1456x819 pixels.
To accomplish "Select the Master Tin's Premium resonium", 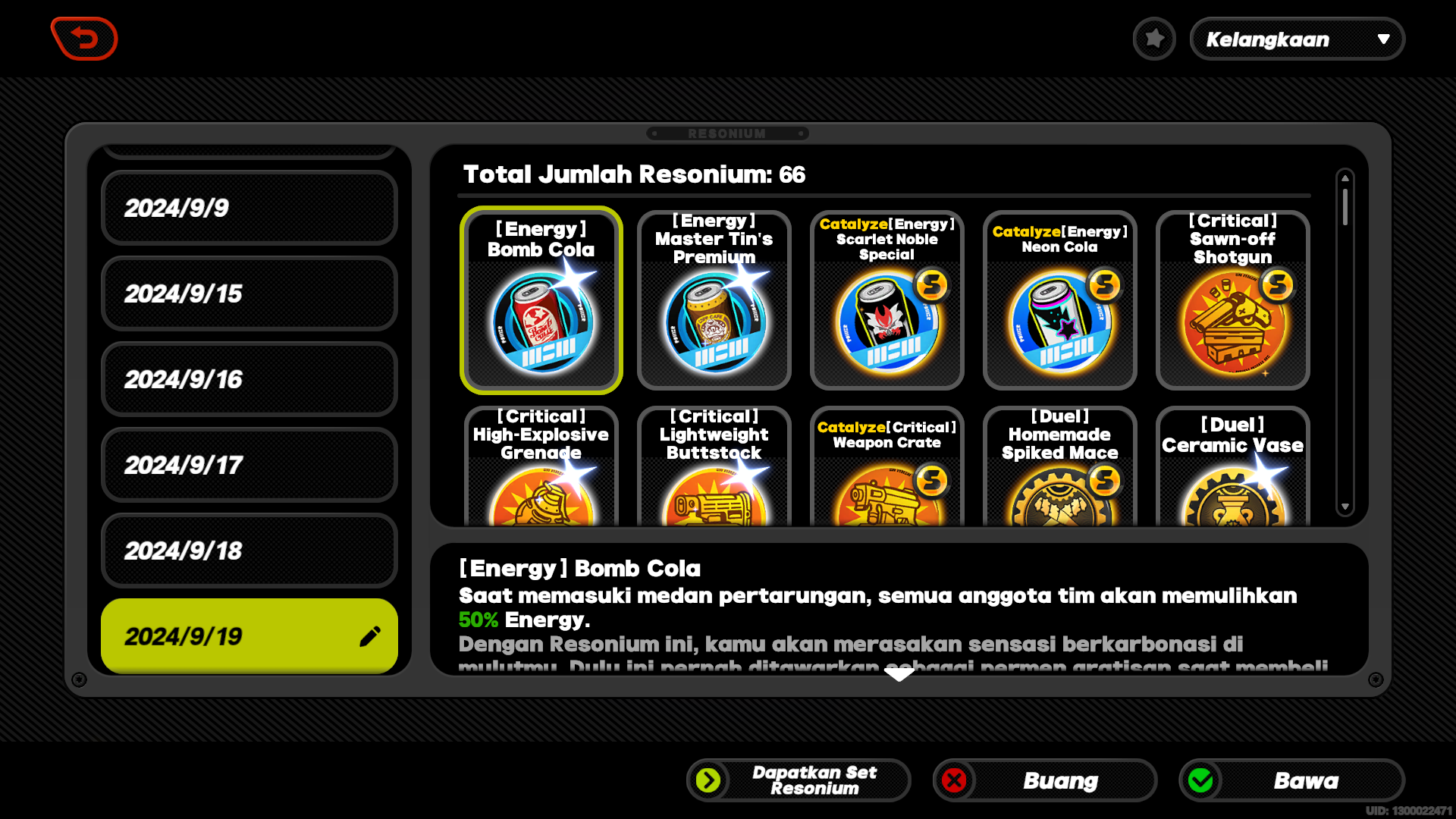I will point(714,300).
